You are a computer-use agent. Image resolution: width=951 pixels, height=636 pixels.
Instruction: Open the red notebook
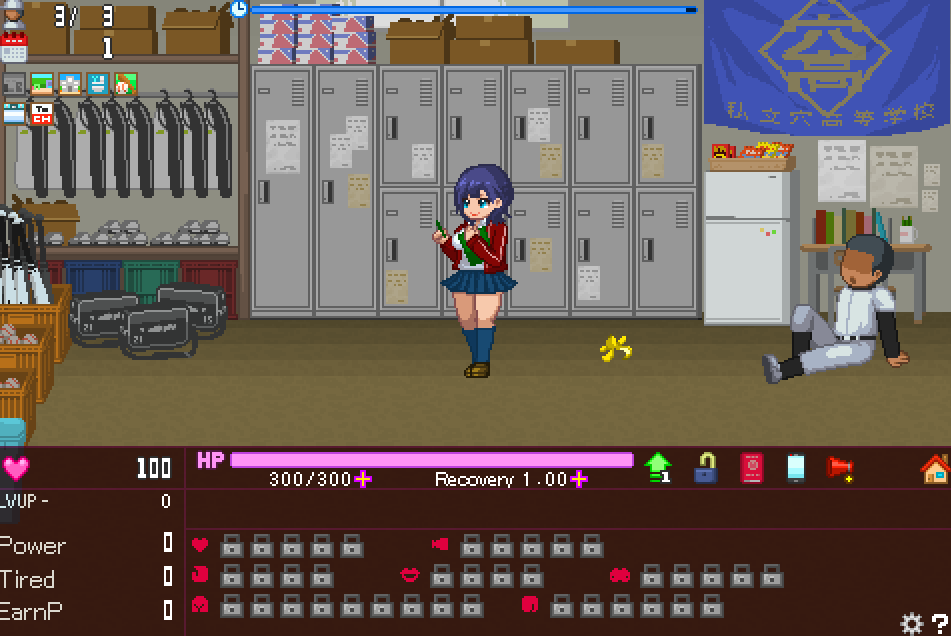tap(751, 467)
